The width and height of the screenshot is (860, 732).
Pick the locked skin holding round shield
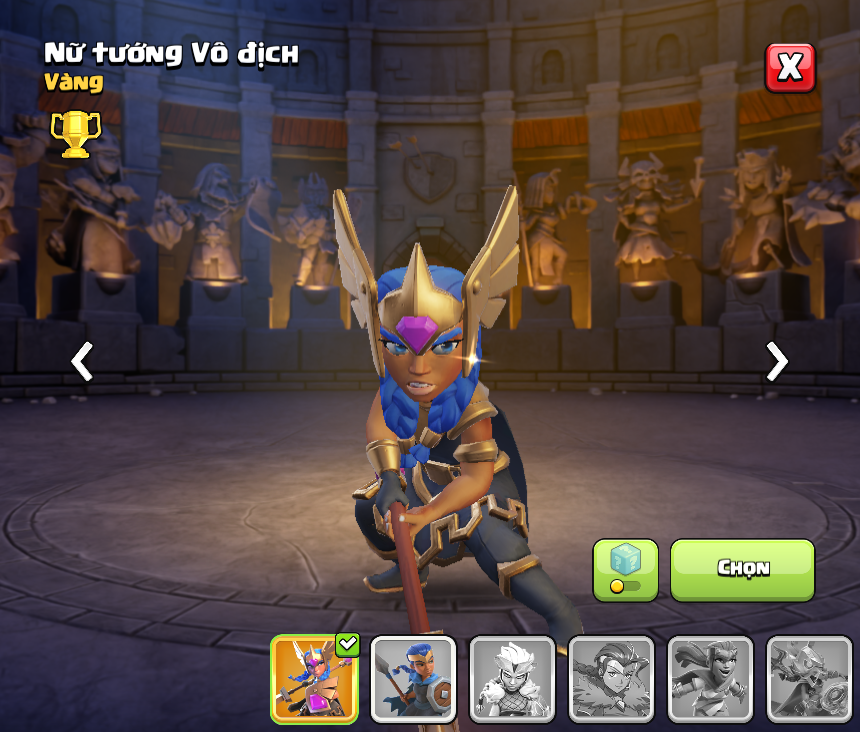pyautogui.click(x=809, y=679)
